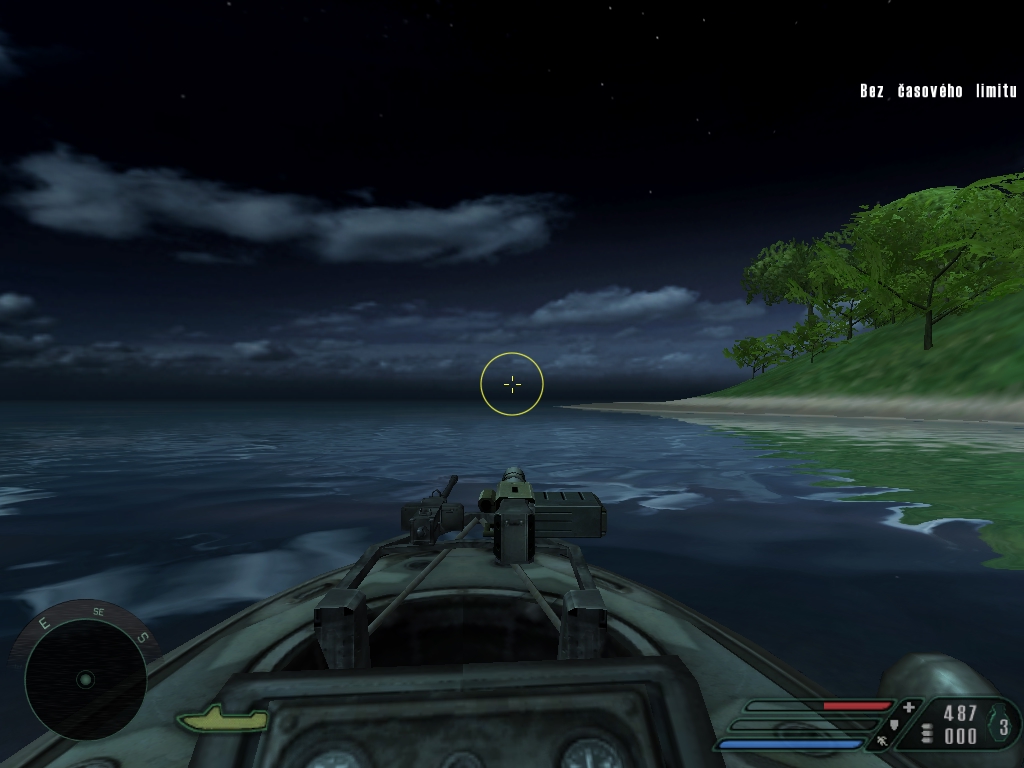
Task: Click the circular radar minimap
Action: (85, 679)
